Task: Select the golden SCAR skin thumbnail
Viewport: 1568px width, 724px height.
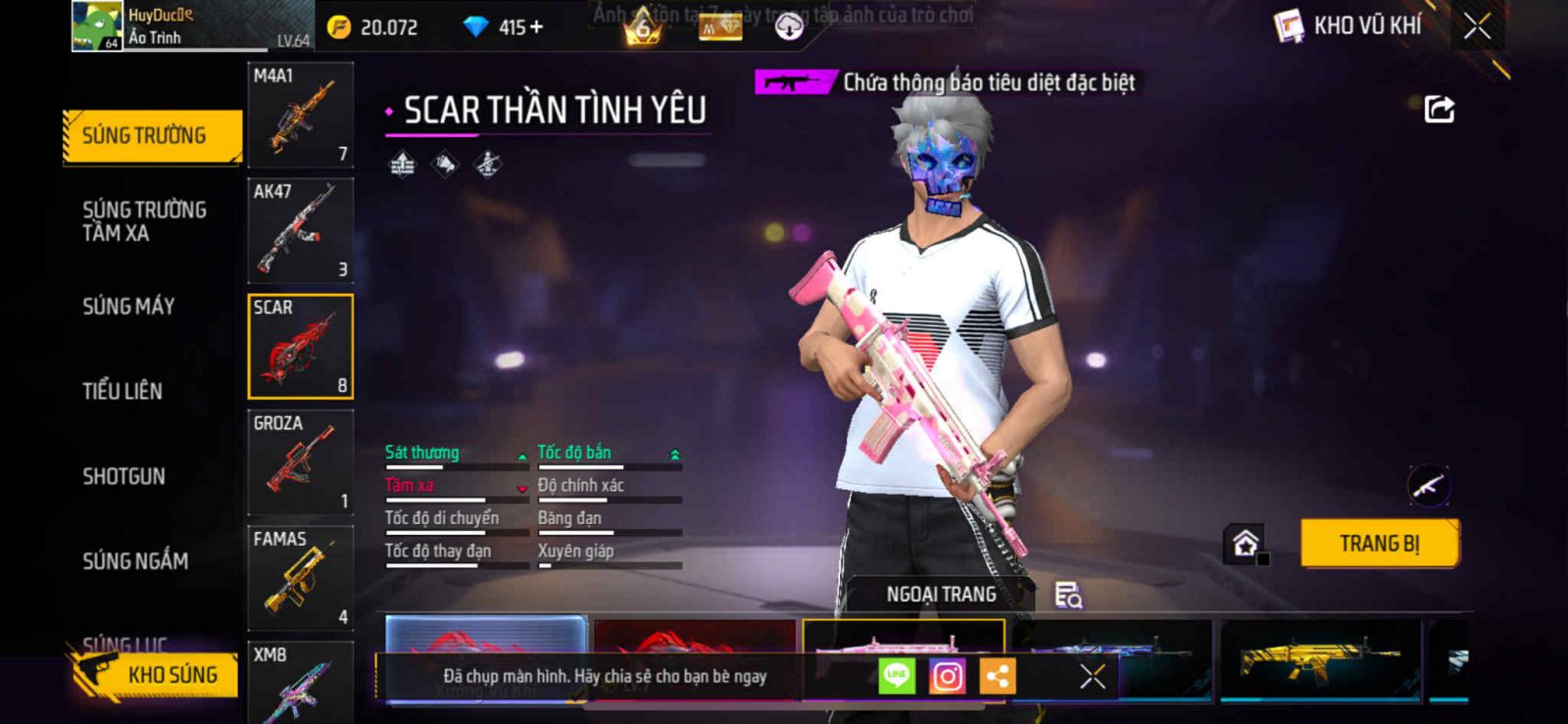Action: point(1319,658)
